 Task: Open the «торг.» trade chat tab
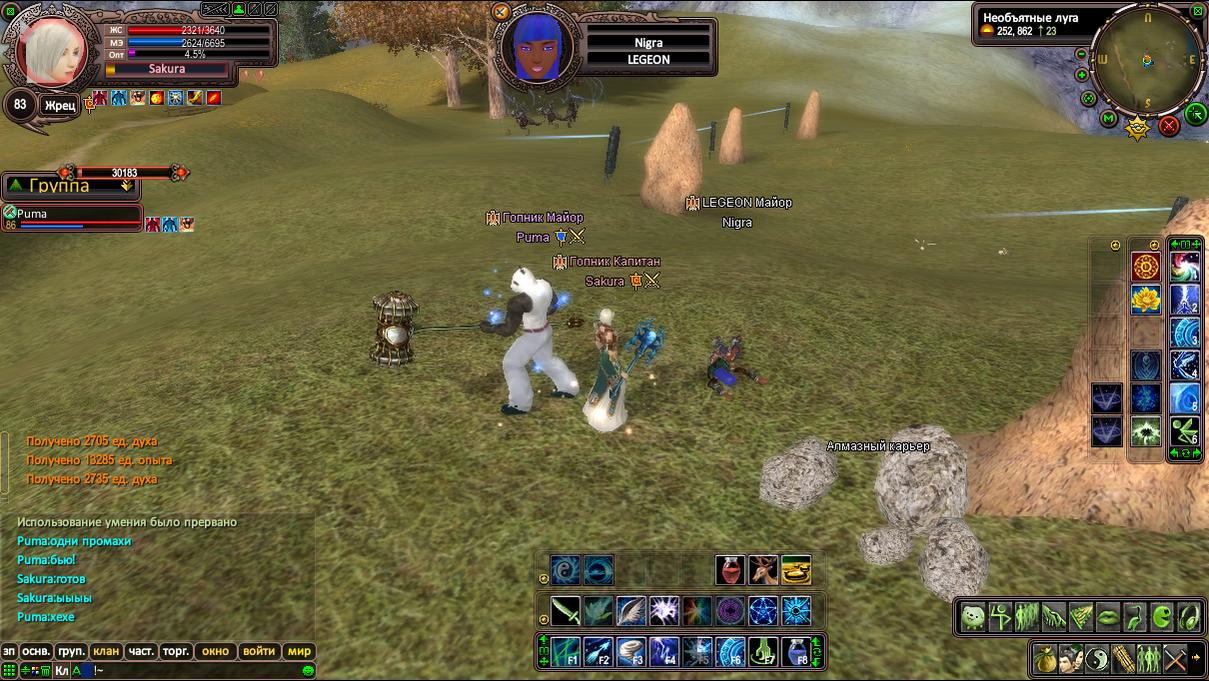coord(176,651)
